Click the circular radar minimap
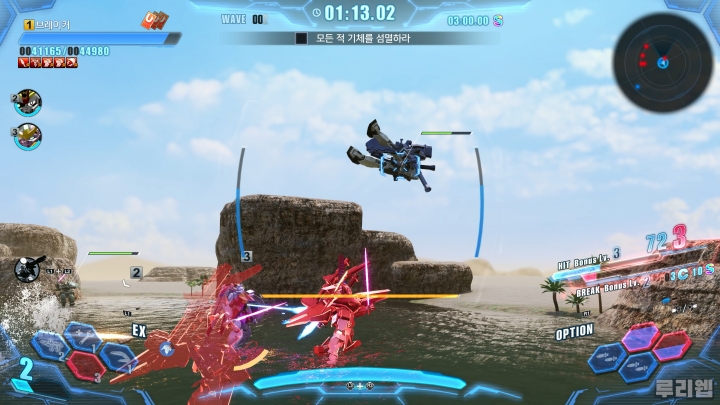This screenshot has height=405, width=720. point(662,61)
